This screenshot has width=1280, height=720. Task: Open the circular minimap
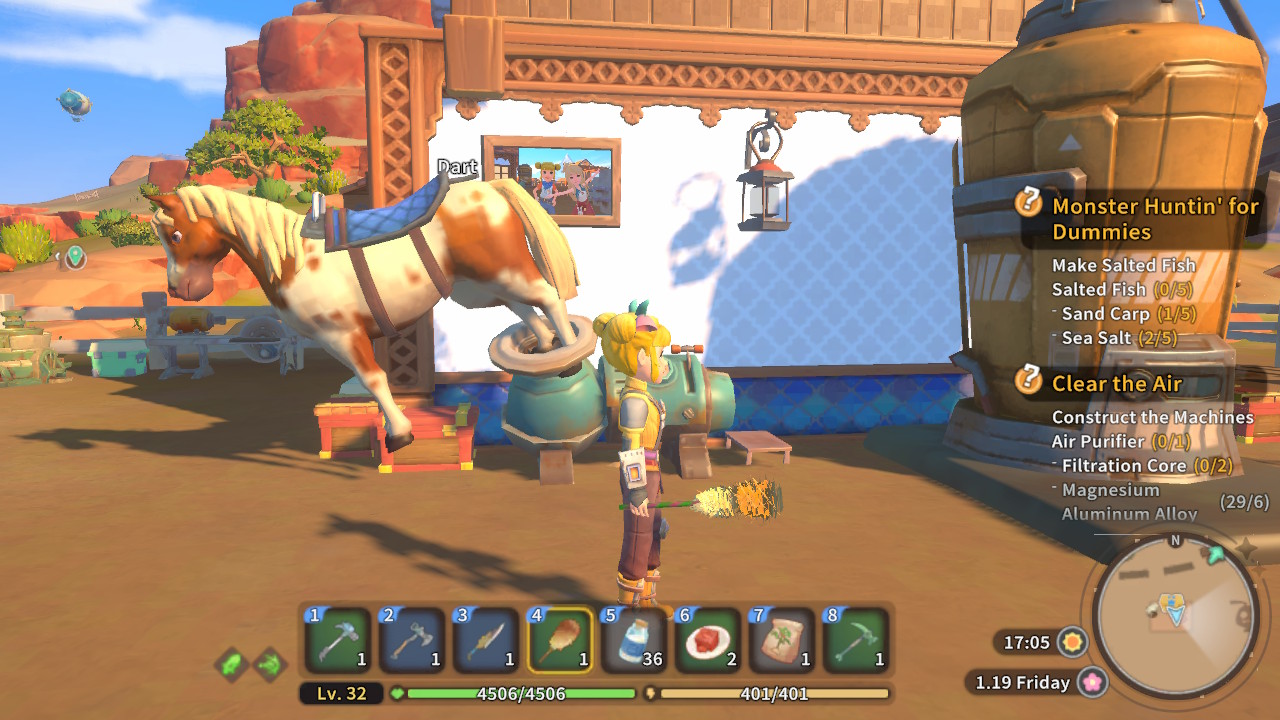coord(1174,614)
